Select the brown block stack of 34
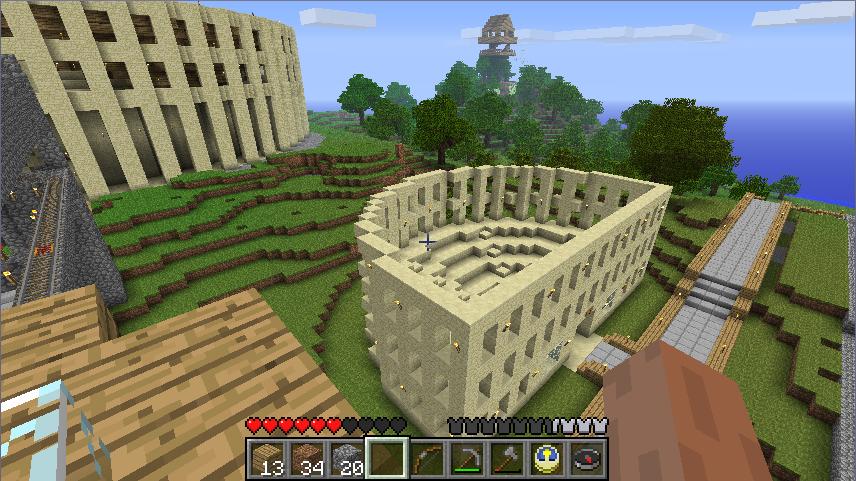Image resolution: width=856 pixels, height=481 pixels. pyautogui.click(x=306, y=459)
